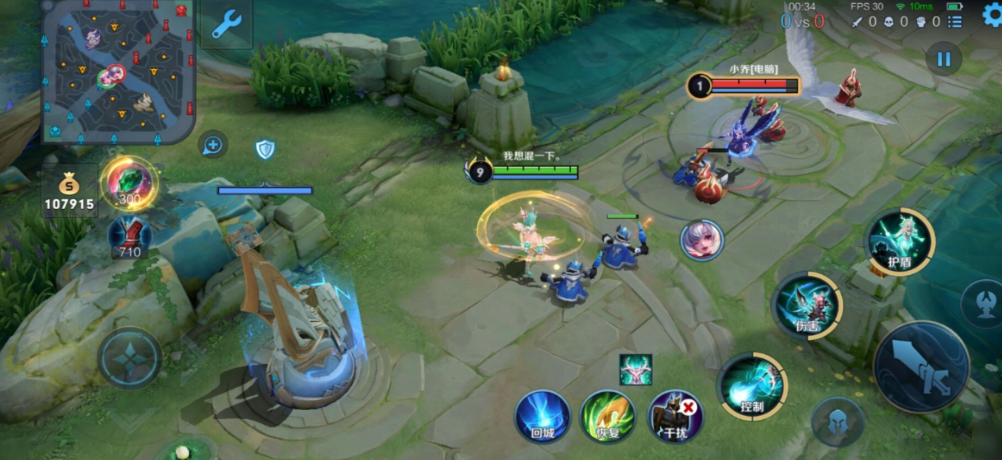1002x460 pixels.
Task: Open the minimap in the corner
Action: tap(118, 70)
